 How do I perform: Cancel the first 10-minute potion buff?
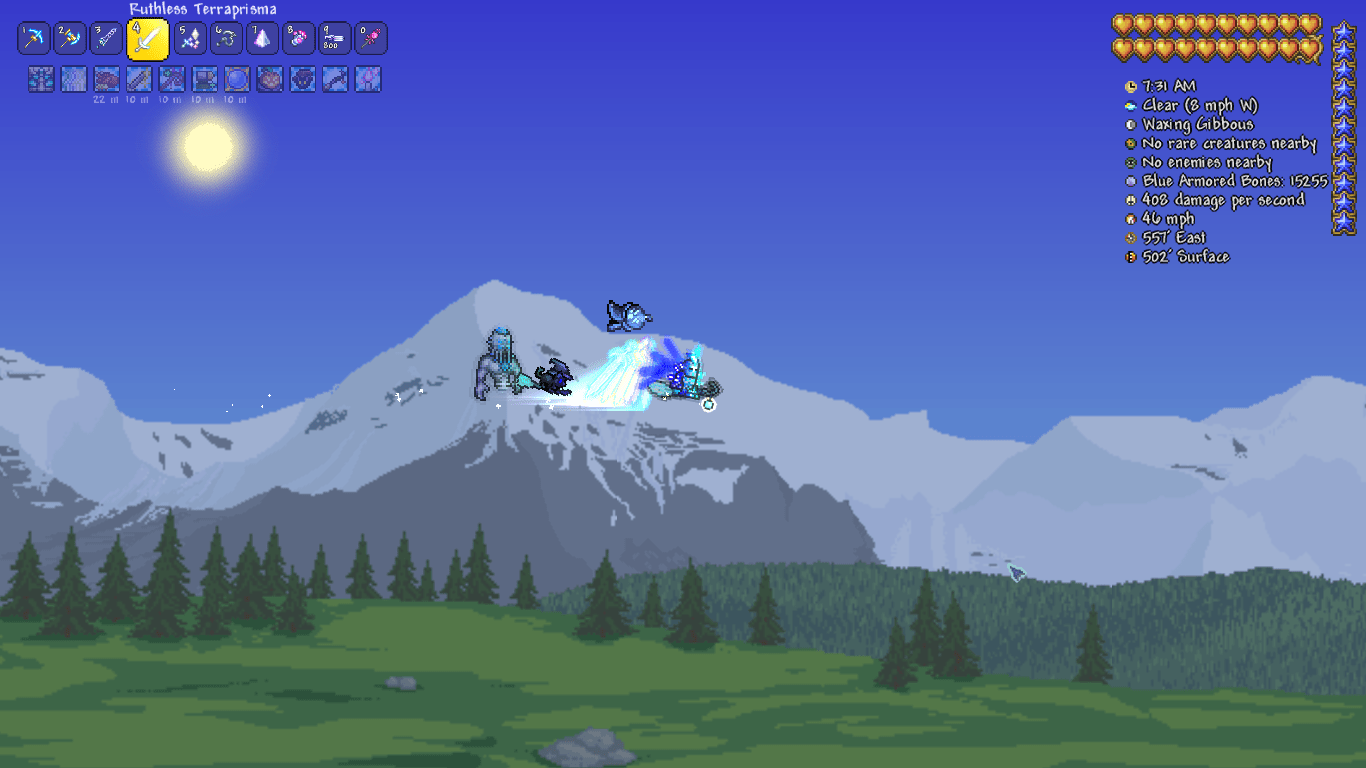139,79
